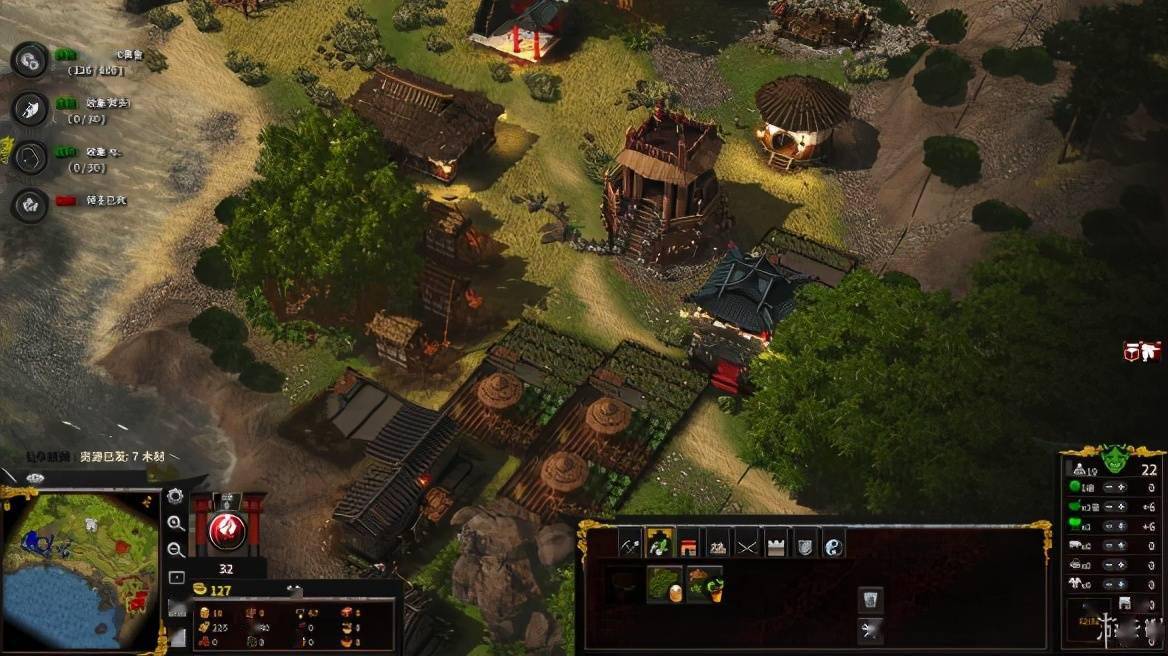Open the red gate town buildings tab
The image size is (1168, 656).
tap(688, 545)
